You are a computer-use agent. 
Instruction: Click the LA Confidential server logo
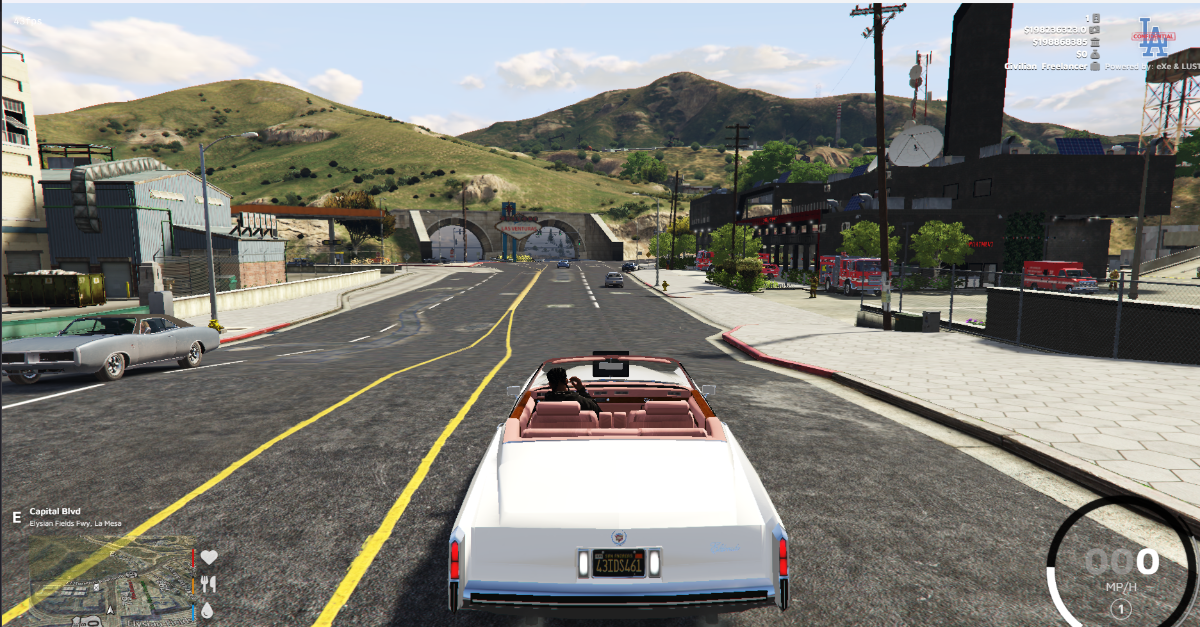tap(1153, 36)
